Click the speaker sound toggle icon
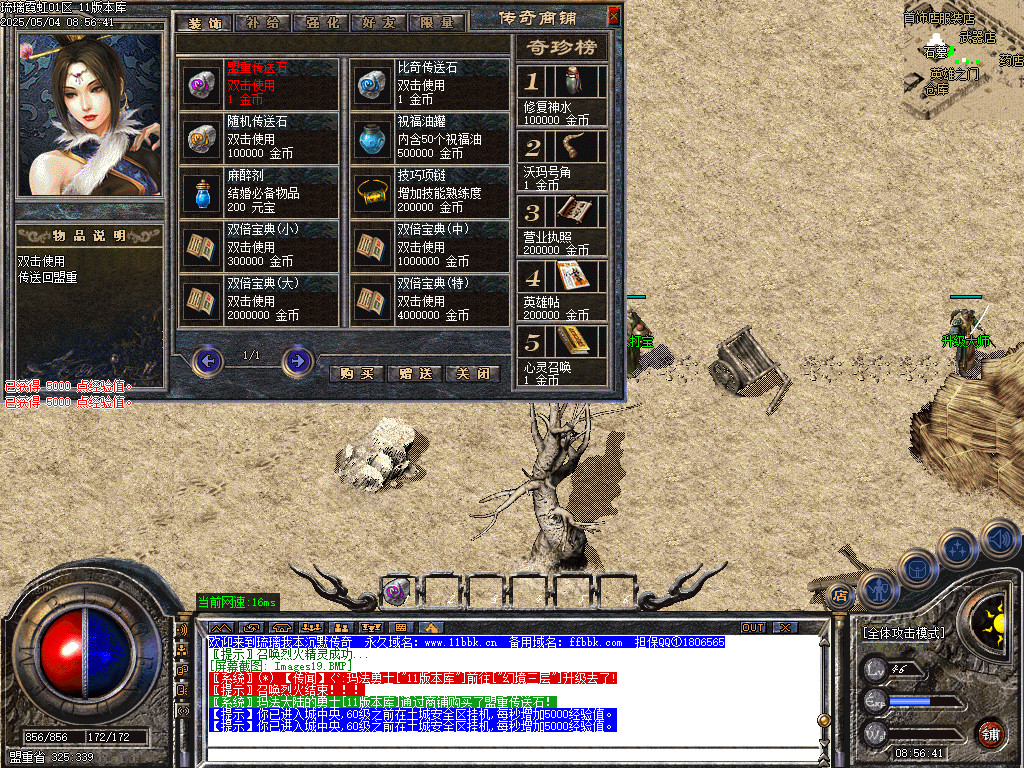Viewport: 1024px width, 768px height. pos(999,540)
